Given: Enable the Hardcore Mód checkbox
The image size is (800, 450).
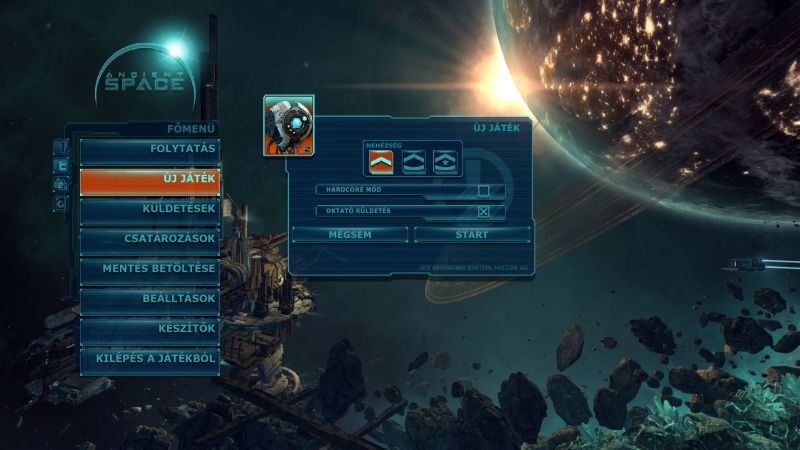Looking at the screenshot, I should [484, 190].
